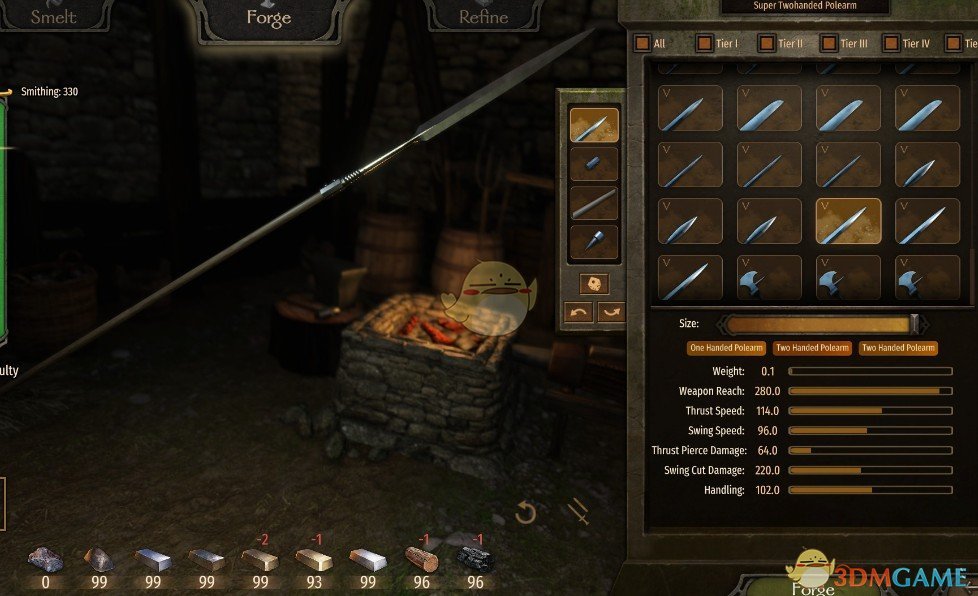Select the blade piece category
978x596 pixels.
click(593, 125)
